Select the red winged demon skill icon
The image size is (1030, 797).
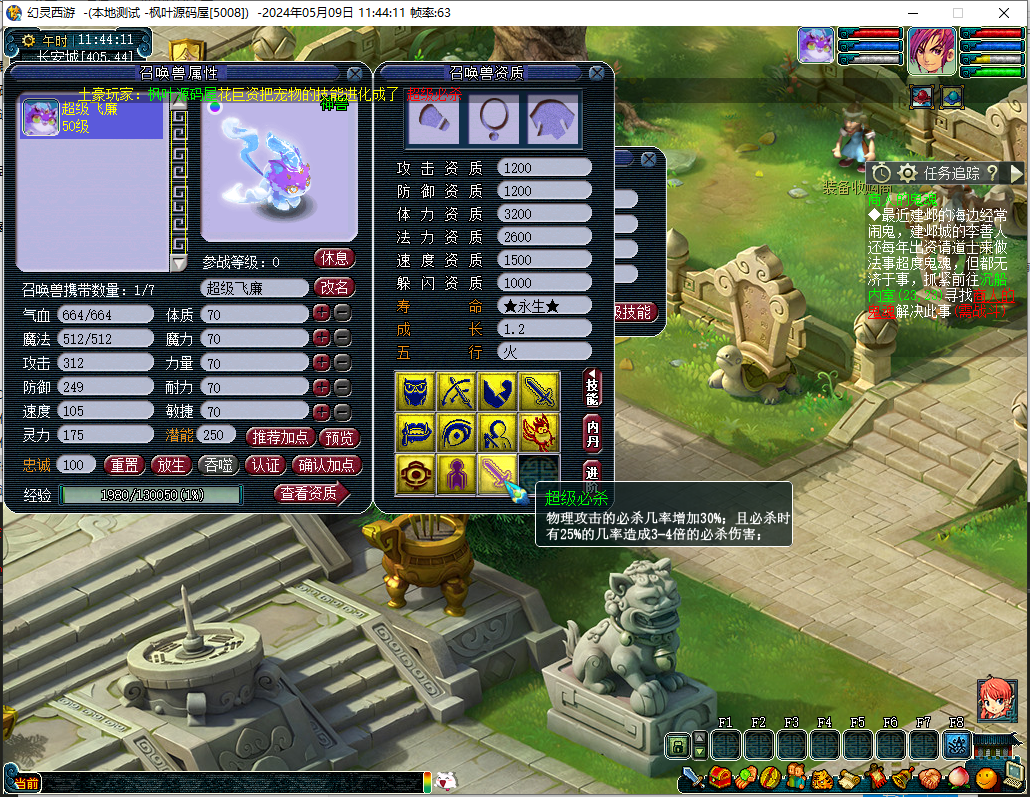point(539,433)
